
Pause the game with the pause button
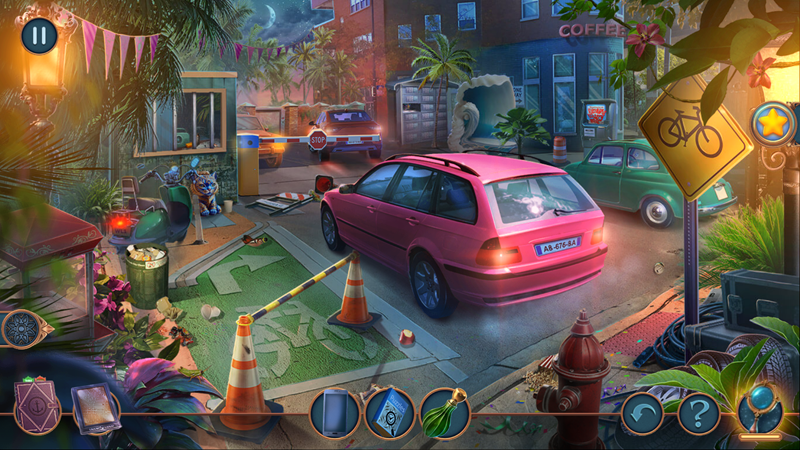39,37
